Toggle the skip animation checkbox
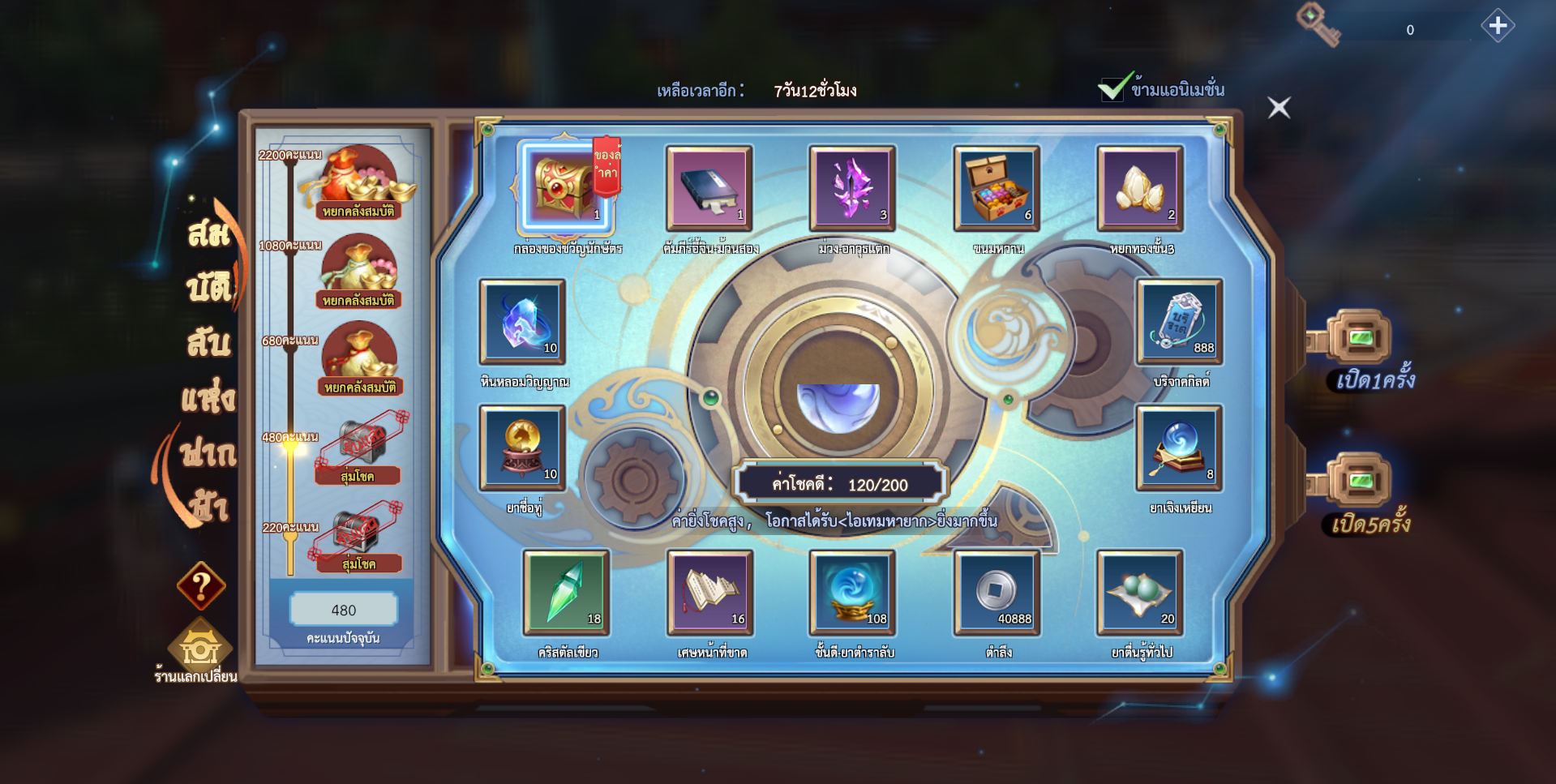The width and height of the screenshot is (1556, 784). [1114, 88]
